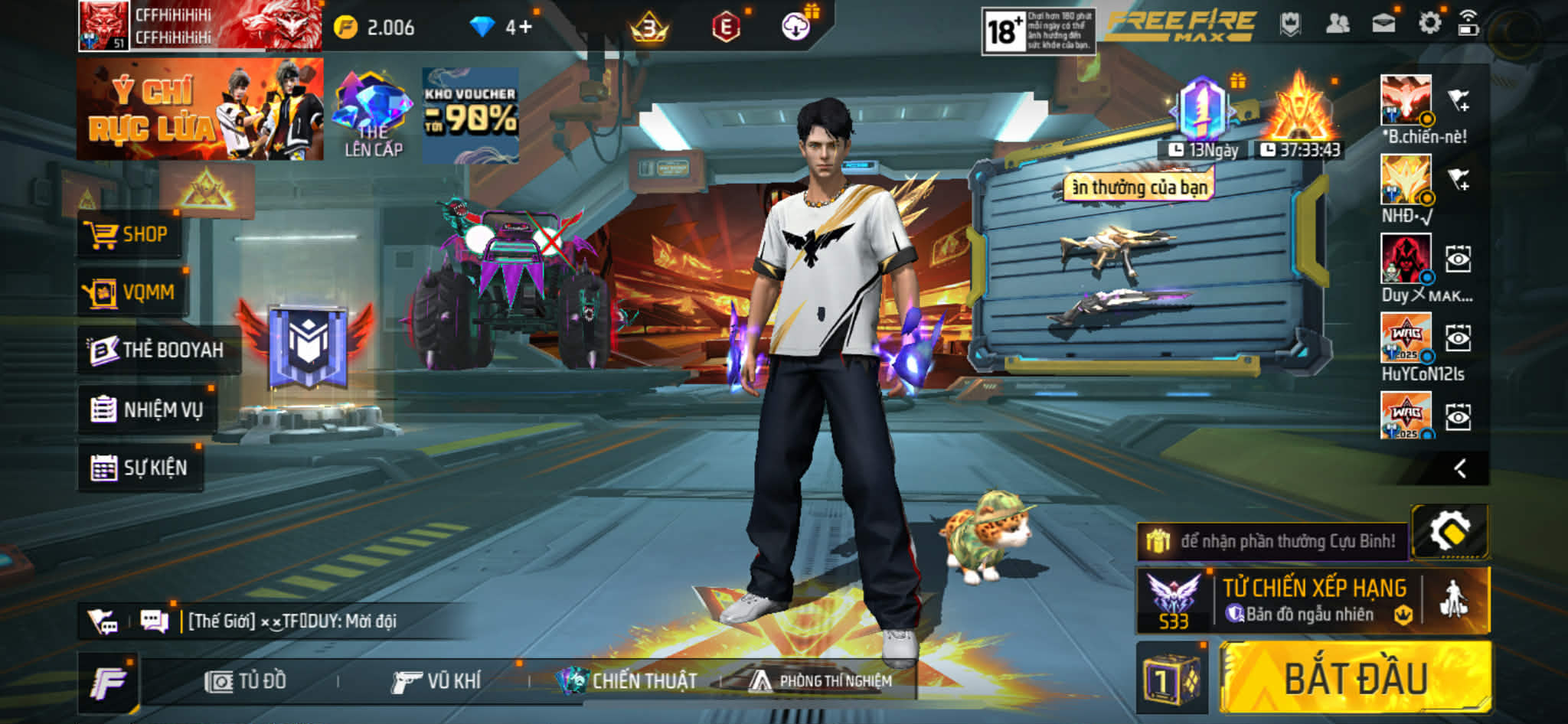Switch to the VŨ KHÍ weapons tab

coord(436,681)
